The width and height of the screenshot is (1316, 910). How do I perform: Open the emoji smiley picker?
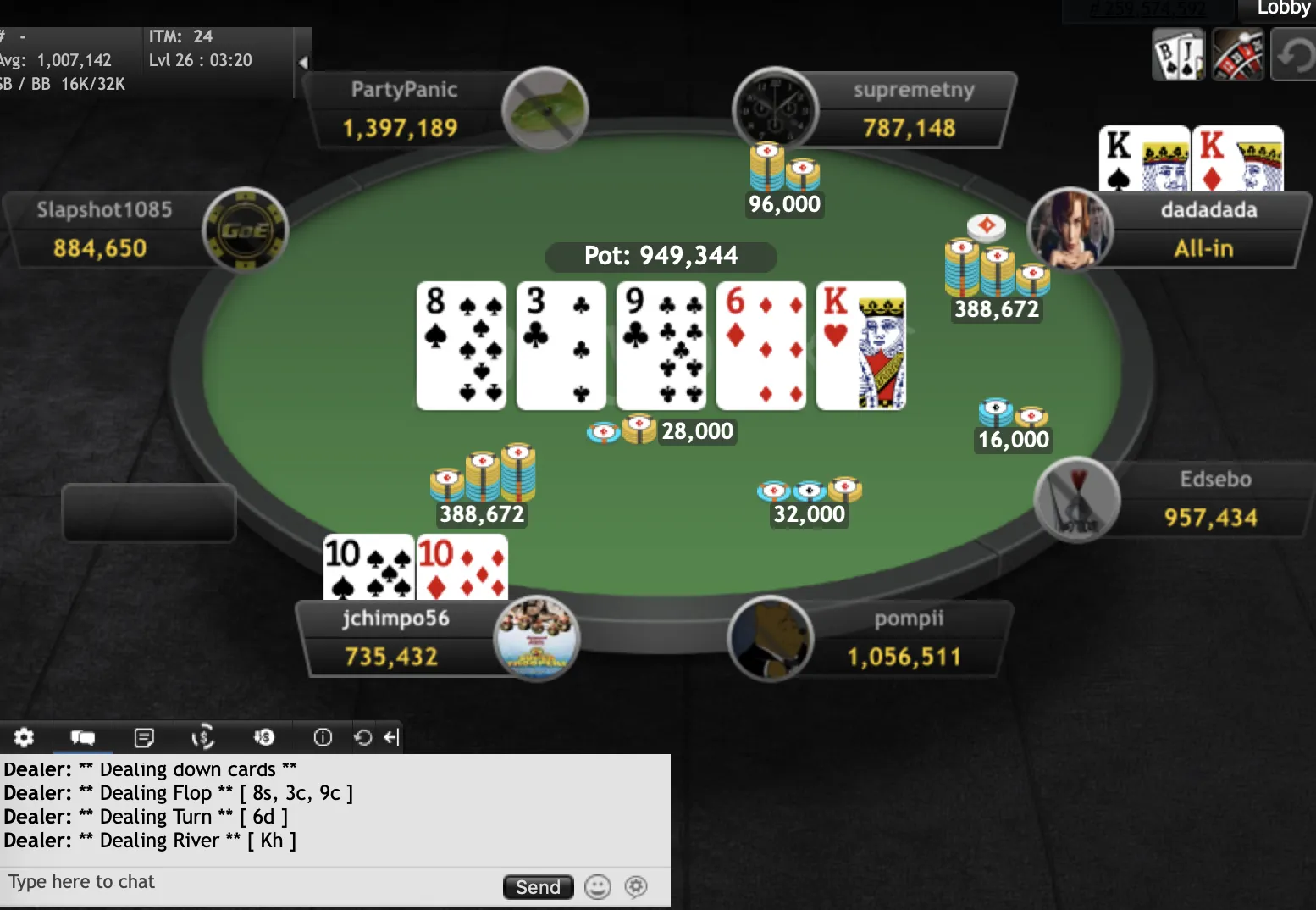pyautogui.click(x=597, y=887)
